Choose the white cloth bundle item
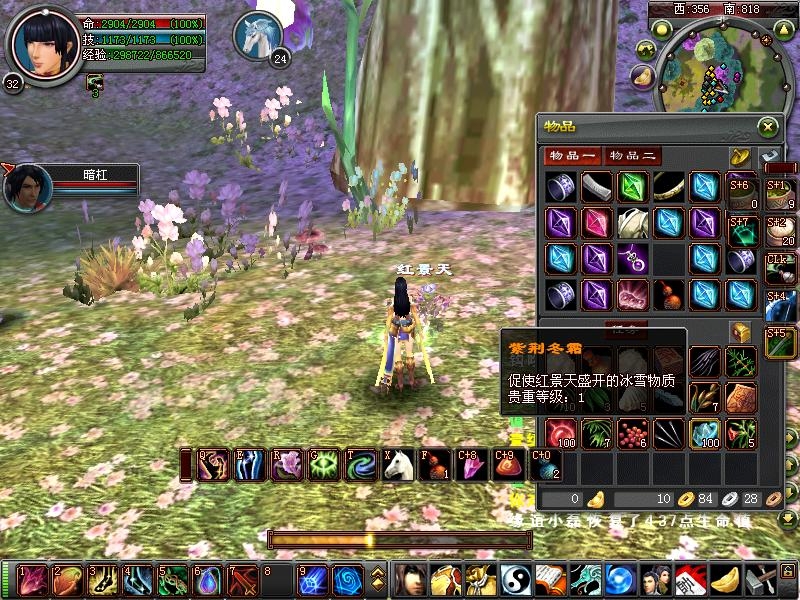Screen dimensions: 800x600 (632, 222)
